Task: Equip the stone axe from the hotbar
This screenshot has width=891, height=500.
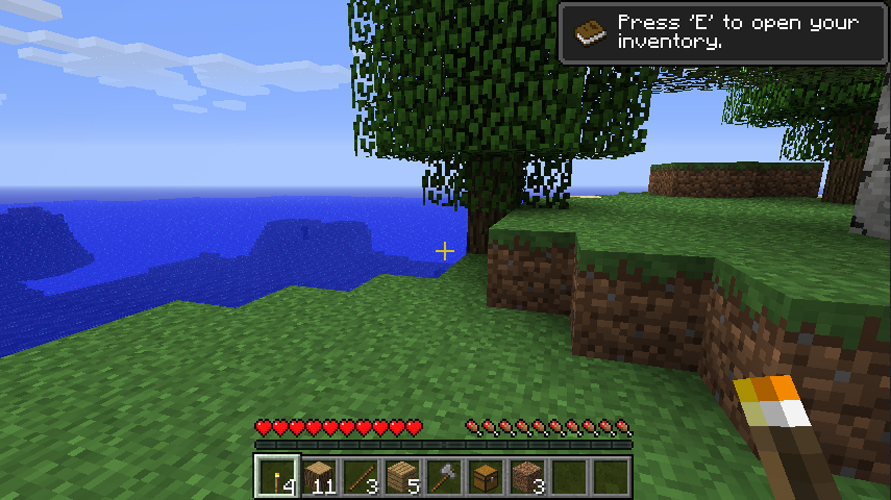Action: point(443,477)
